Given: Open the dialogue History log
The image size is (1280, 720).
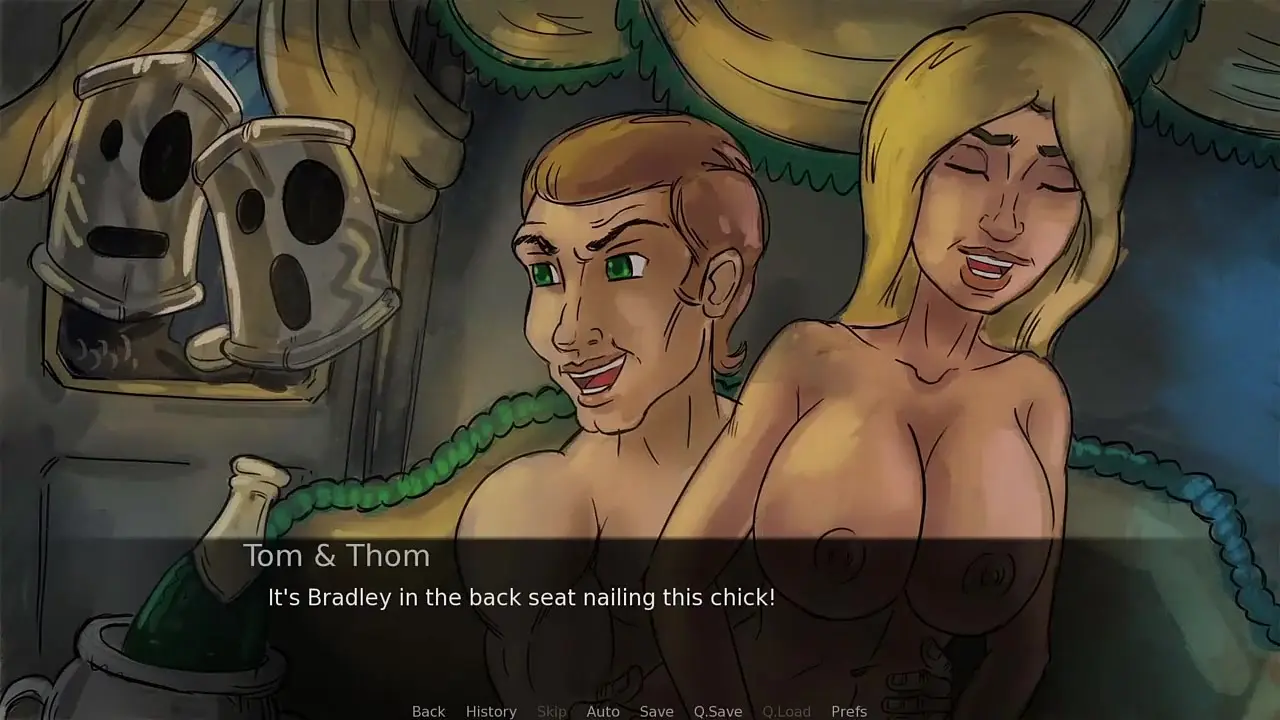Looking at the screenshot, I should tap(491, 711).
